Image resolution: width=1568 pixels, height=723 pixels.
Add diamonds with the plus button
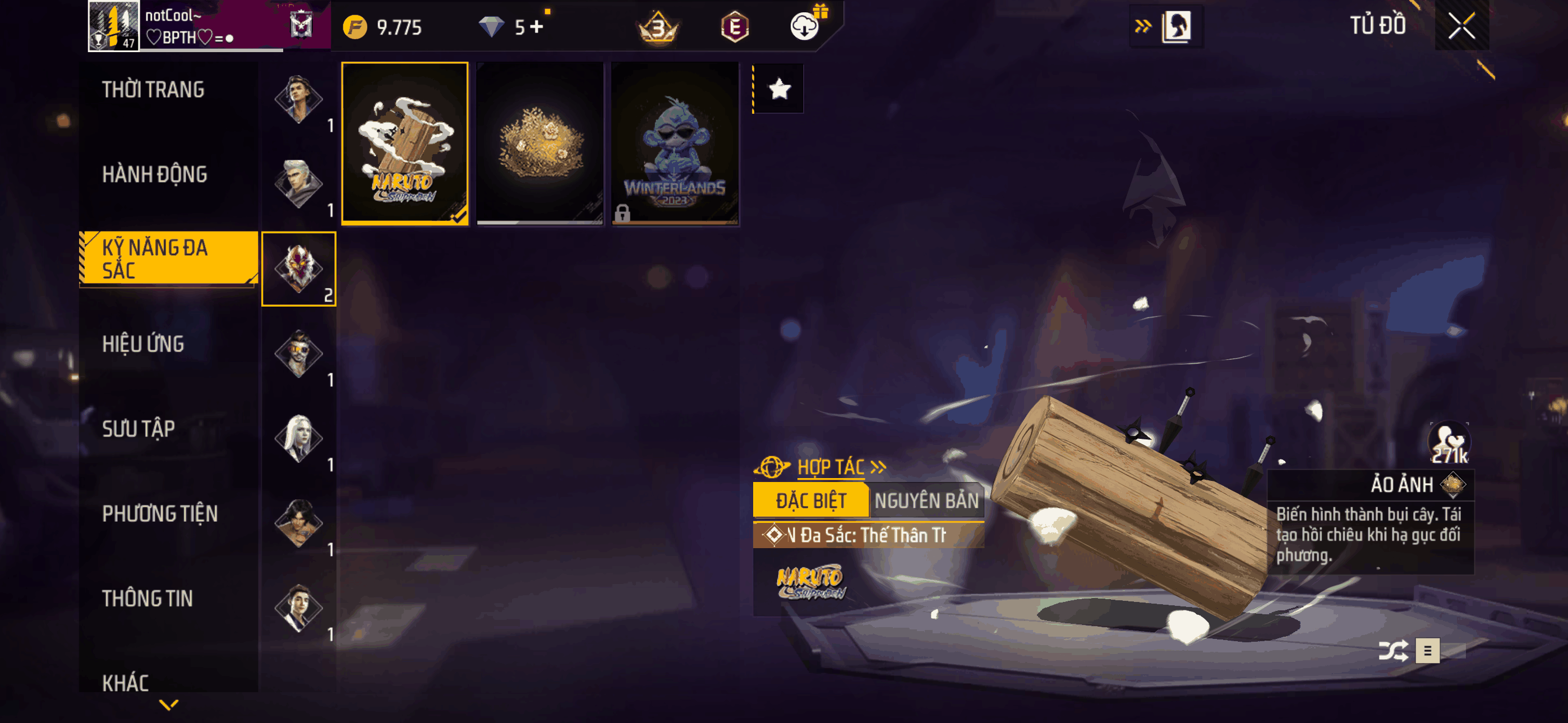pos(536,27)
